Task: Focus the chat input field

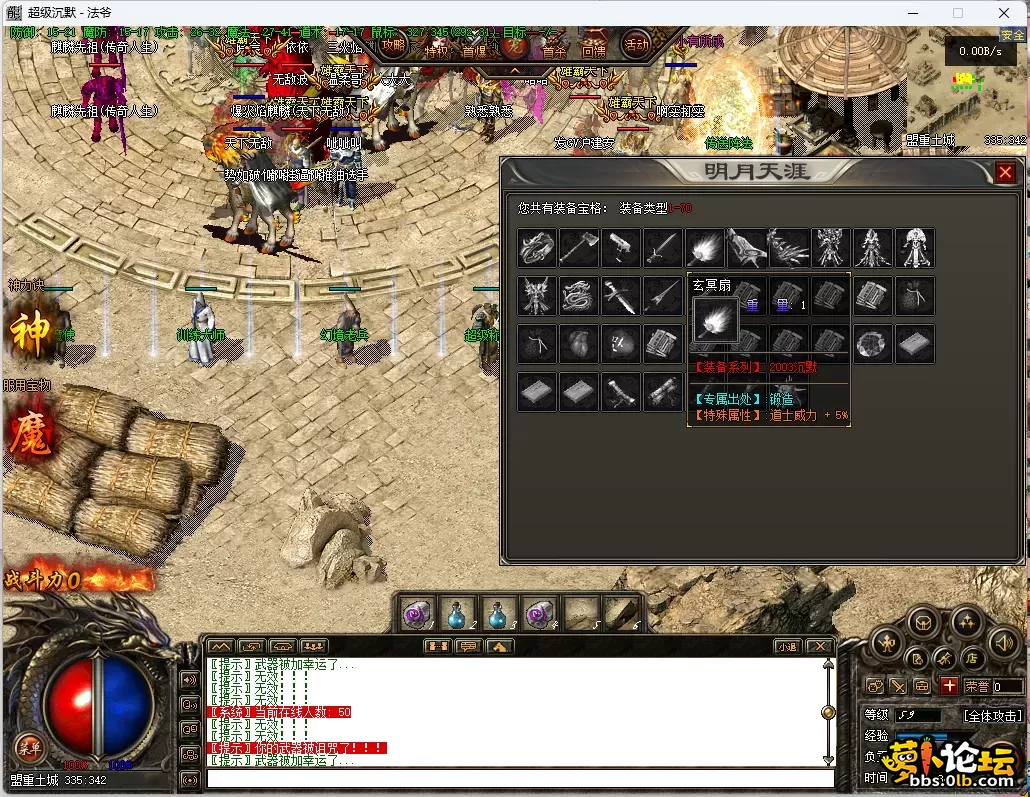Action: (x=520, y=778)
